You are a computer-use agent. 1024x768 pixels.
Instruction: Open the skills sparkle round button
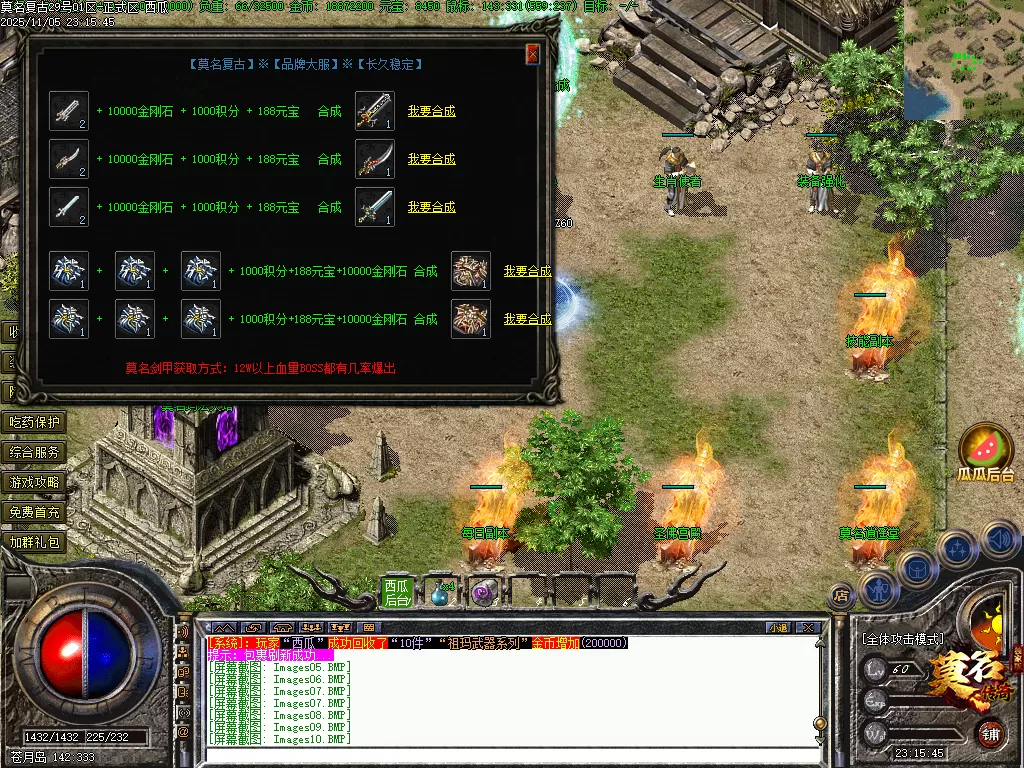(x=957, y=550)
